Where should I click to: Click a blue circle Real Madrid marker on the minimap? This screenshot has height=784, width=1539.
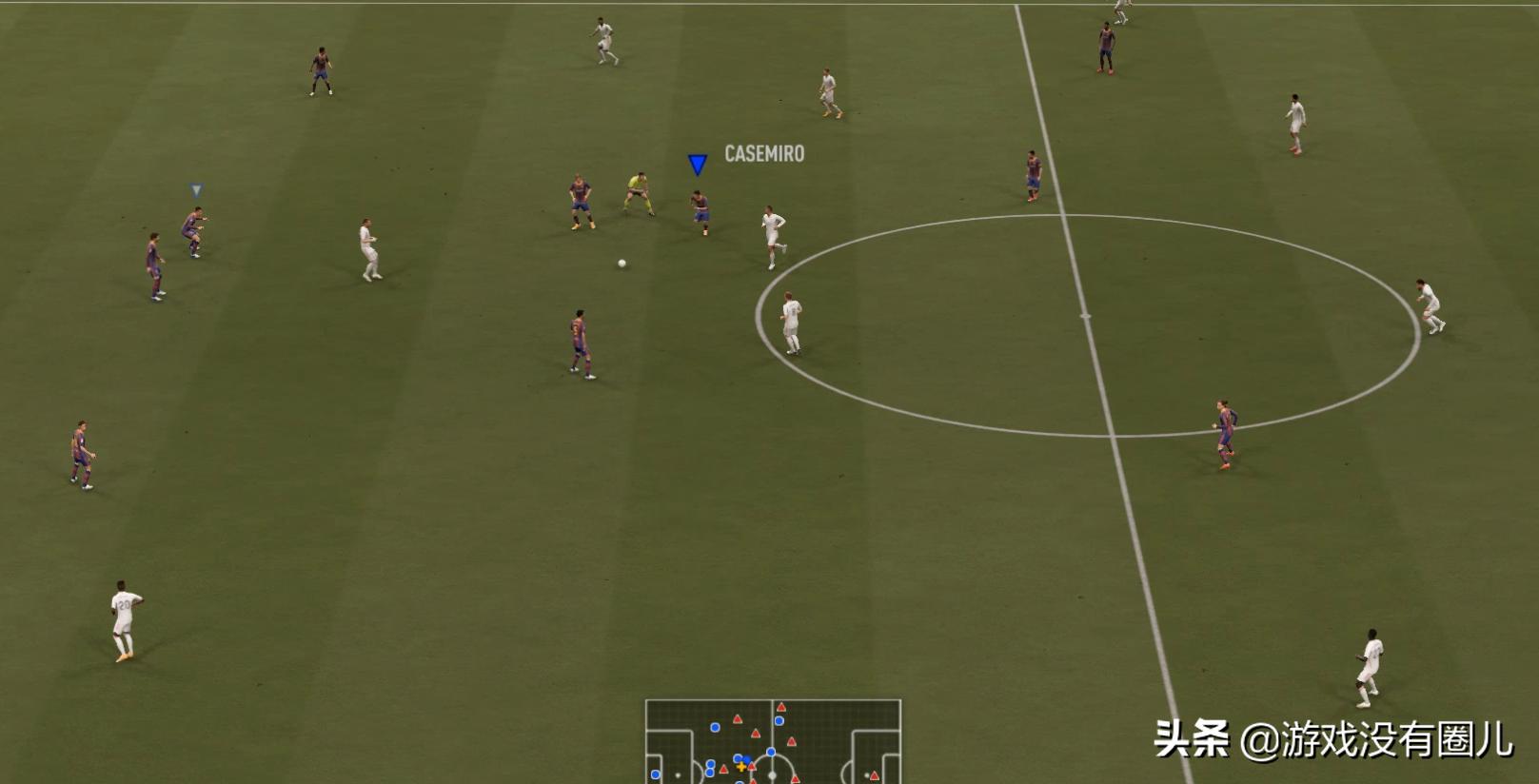pos(715,727)
